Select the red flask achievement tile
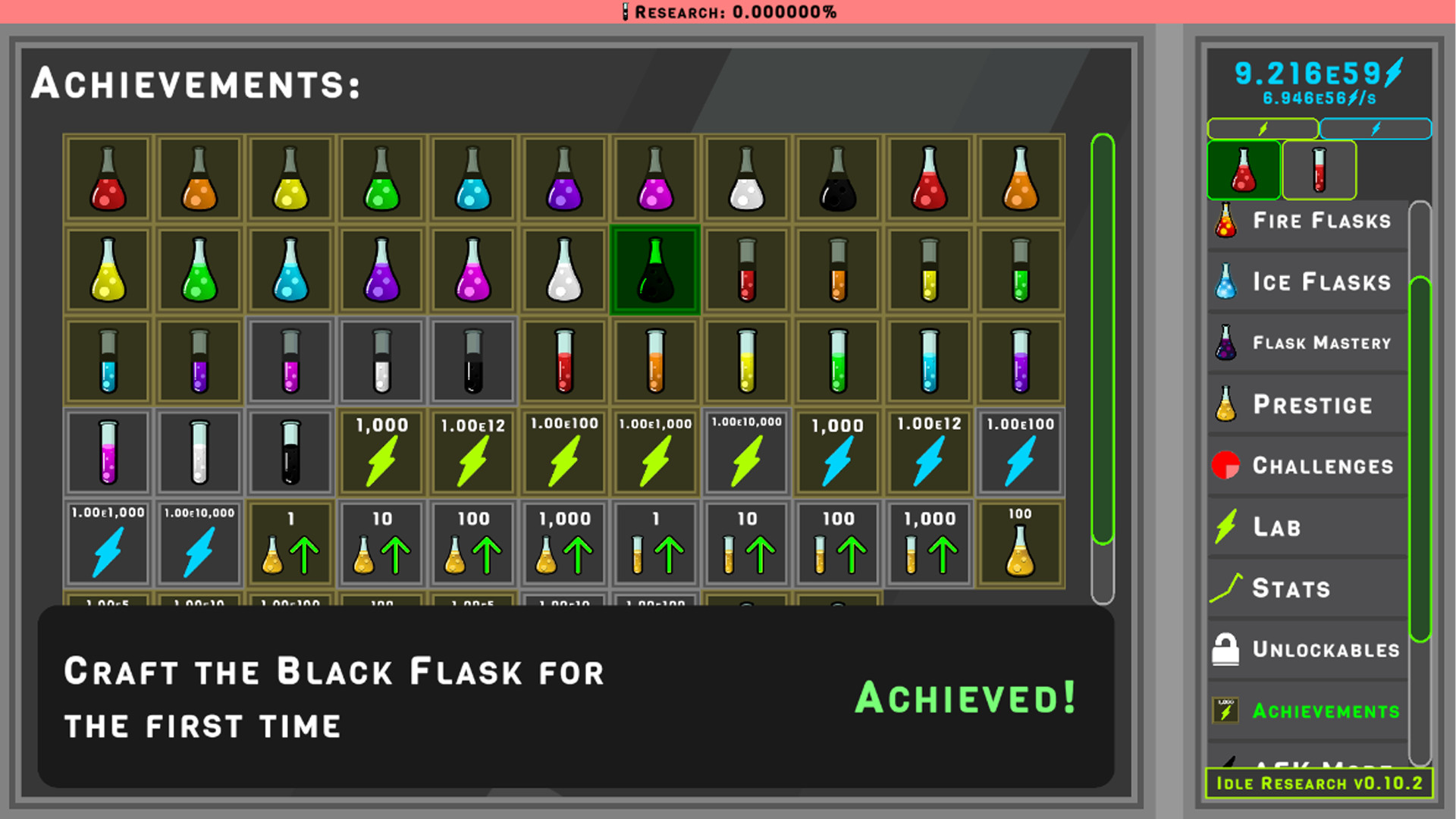Screen dimensions: 1456x819 (x=107, y=180)
